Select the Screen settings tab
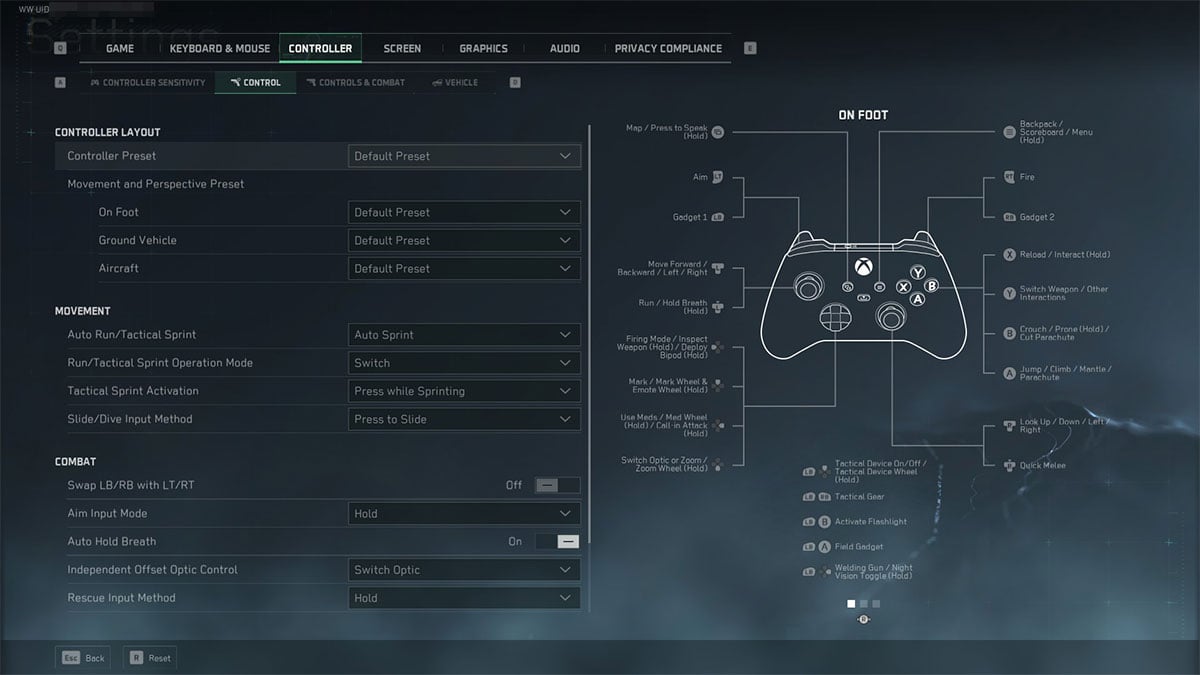 (x=402, y=48)
